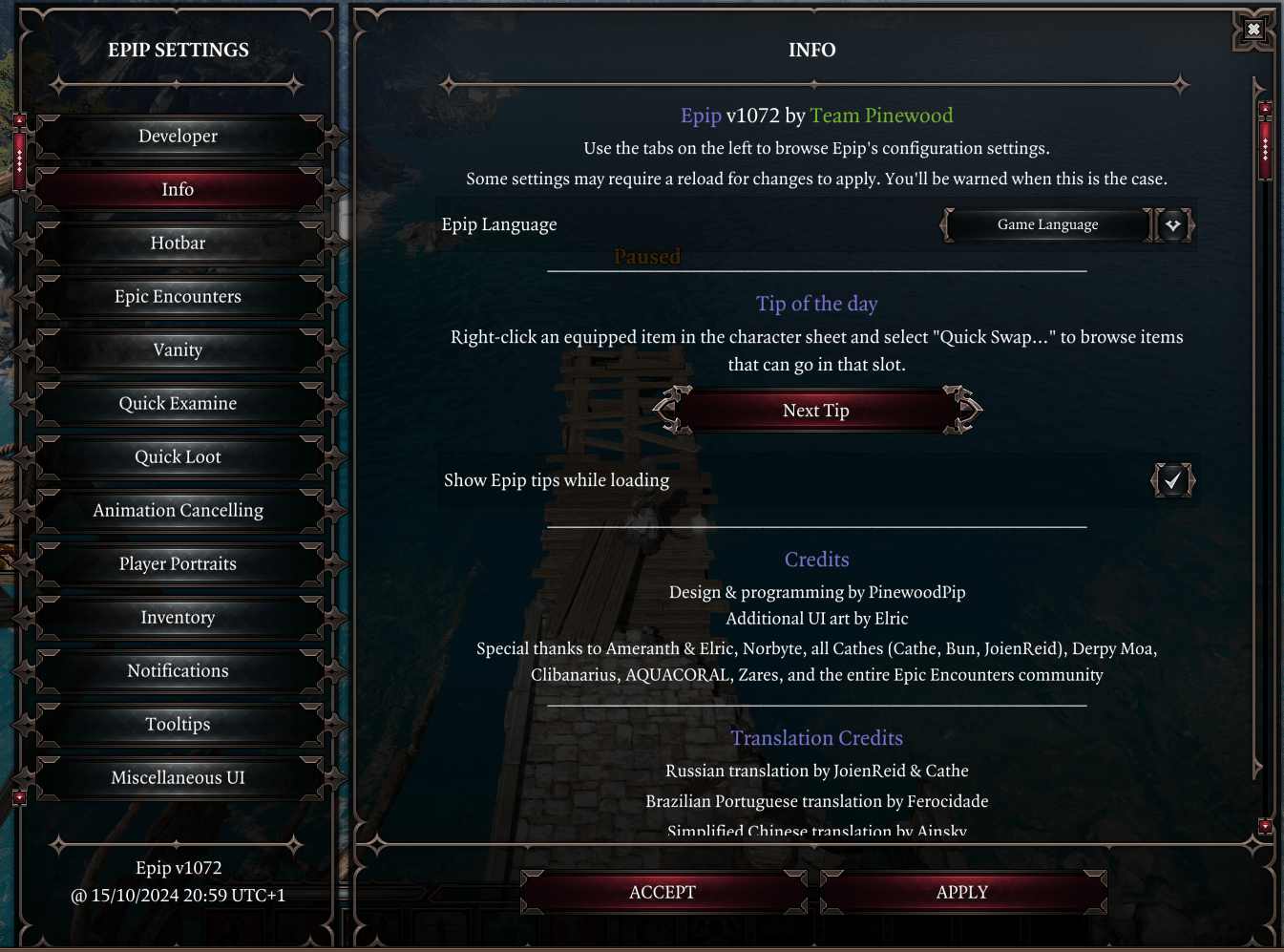
Task: Go to the Vanity tab
Action: (x=178, y=350)
